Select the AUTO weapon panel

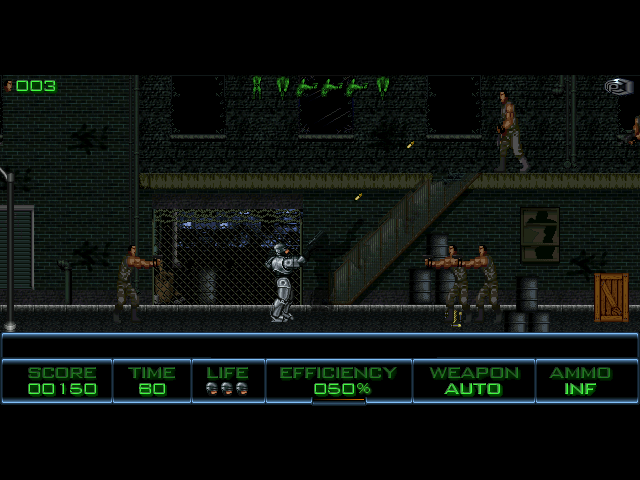(474, 381)
